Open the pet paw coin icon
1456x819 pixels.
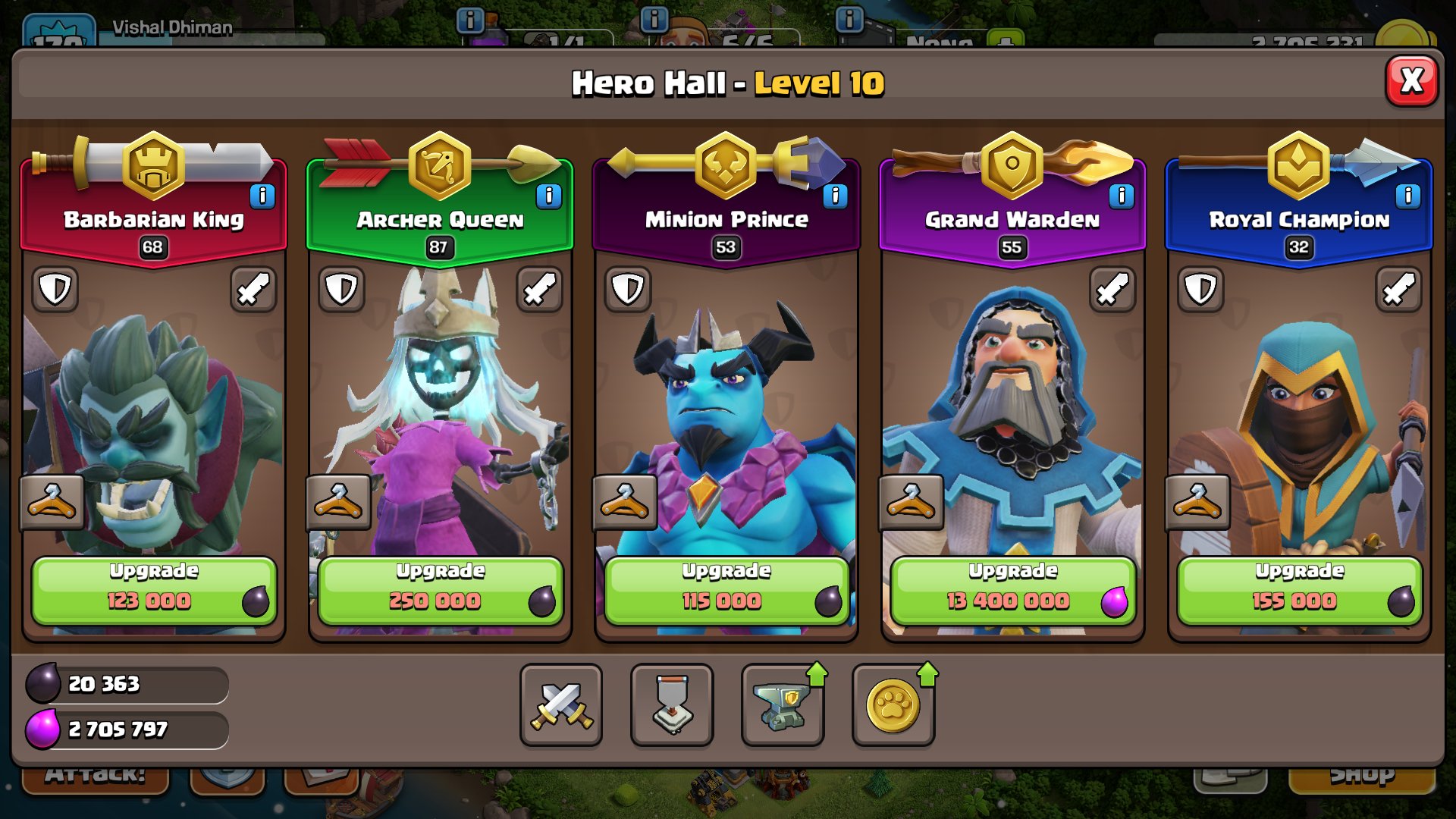(x=893, y=705)
